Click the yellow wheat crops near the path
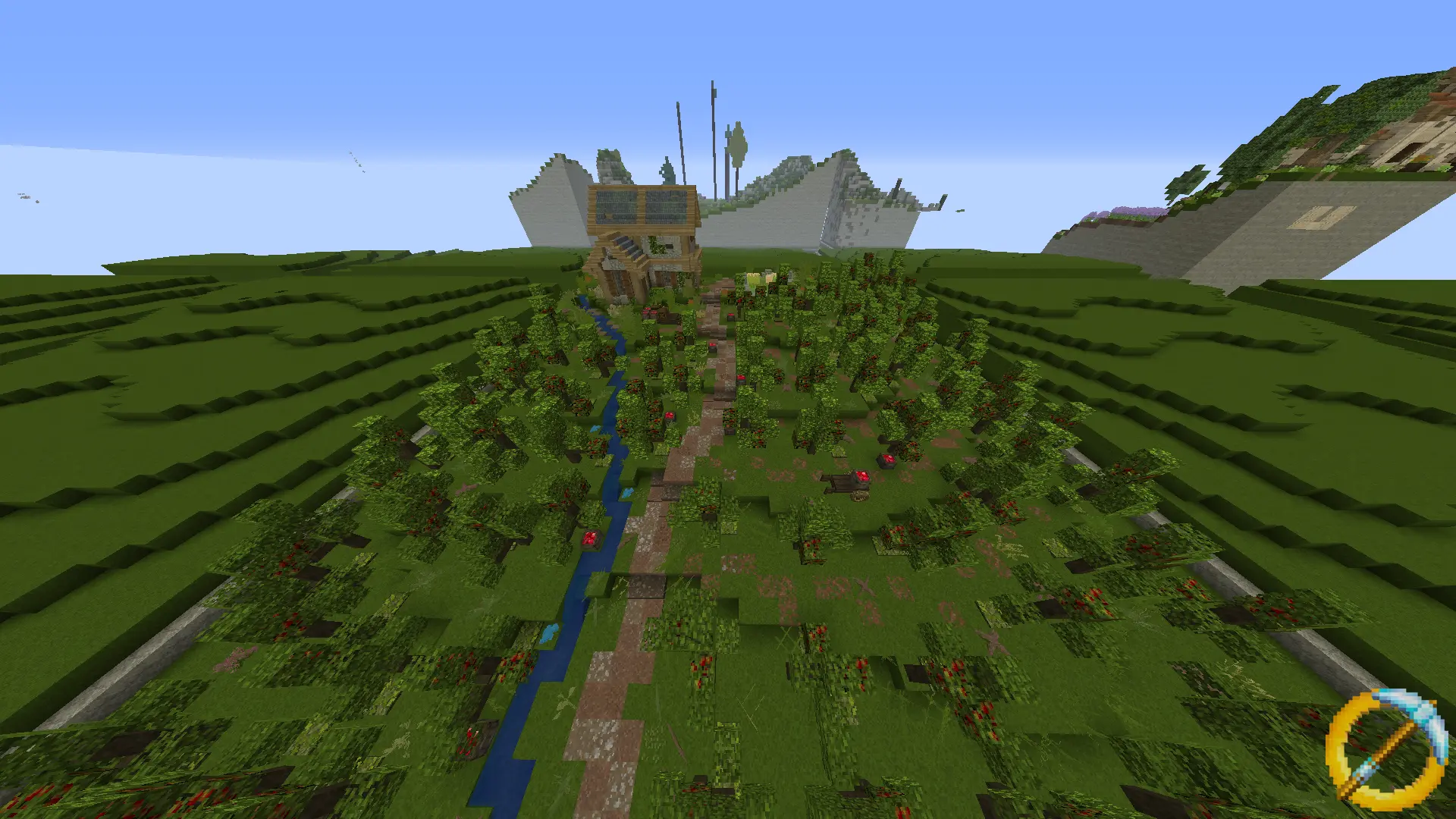The image size is (1456, 819). (758, 277)
